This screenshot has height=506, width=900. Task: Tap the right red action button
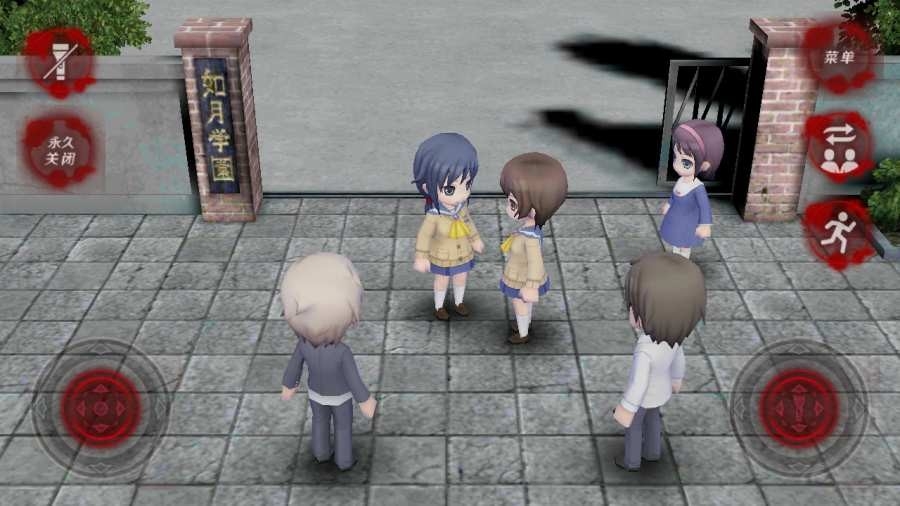798,407
